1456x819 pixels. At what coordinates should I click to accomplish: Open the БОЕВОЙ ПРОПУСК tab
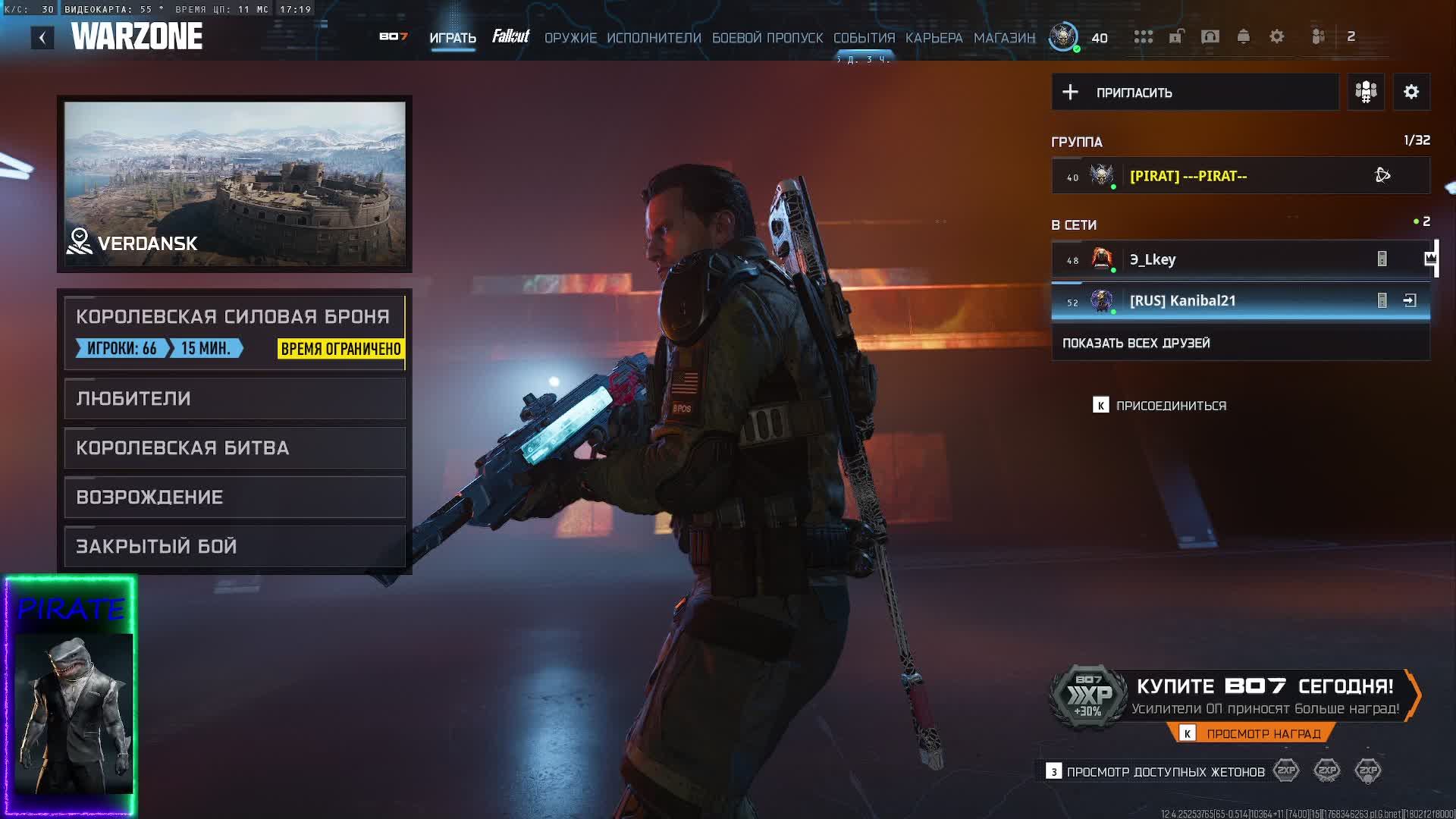point(767,38)
